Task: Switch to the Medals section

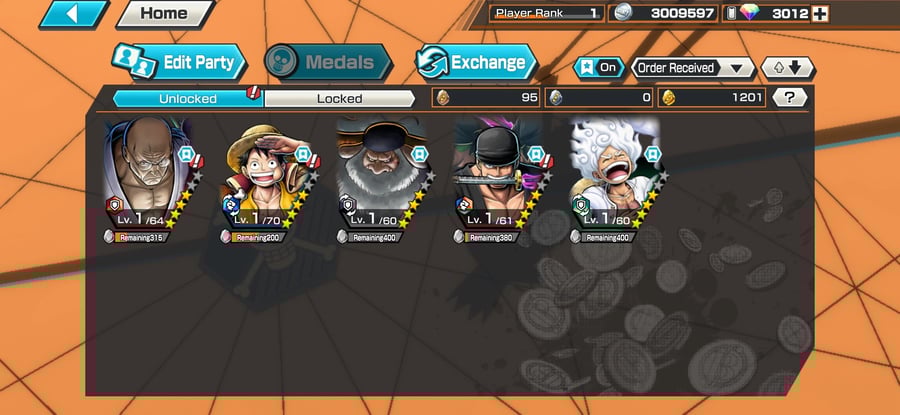Action: click(x=327, y=63)
